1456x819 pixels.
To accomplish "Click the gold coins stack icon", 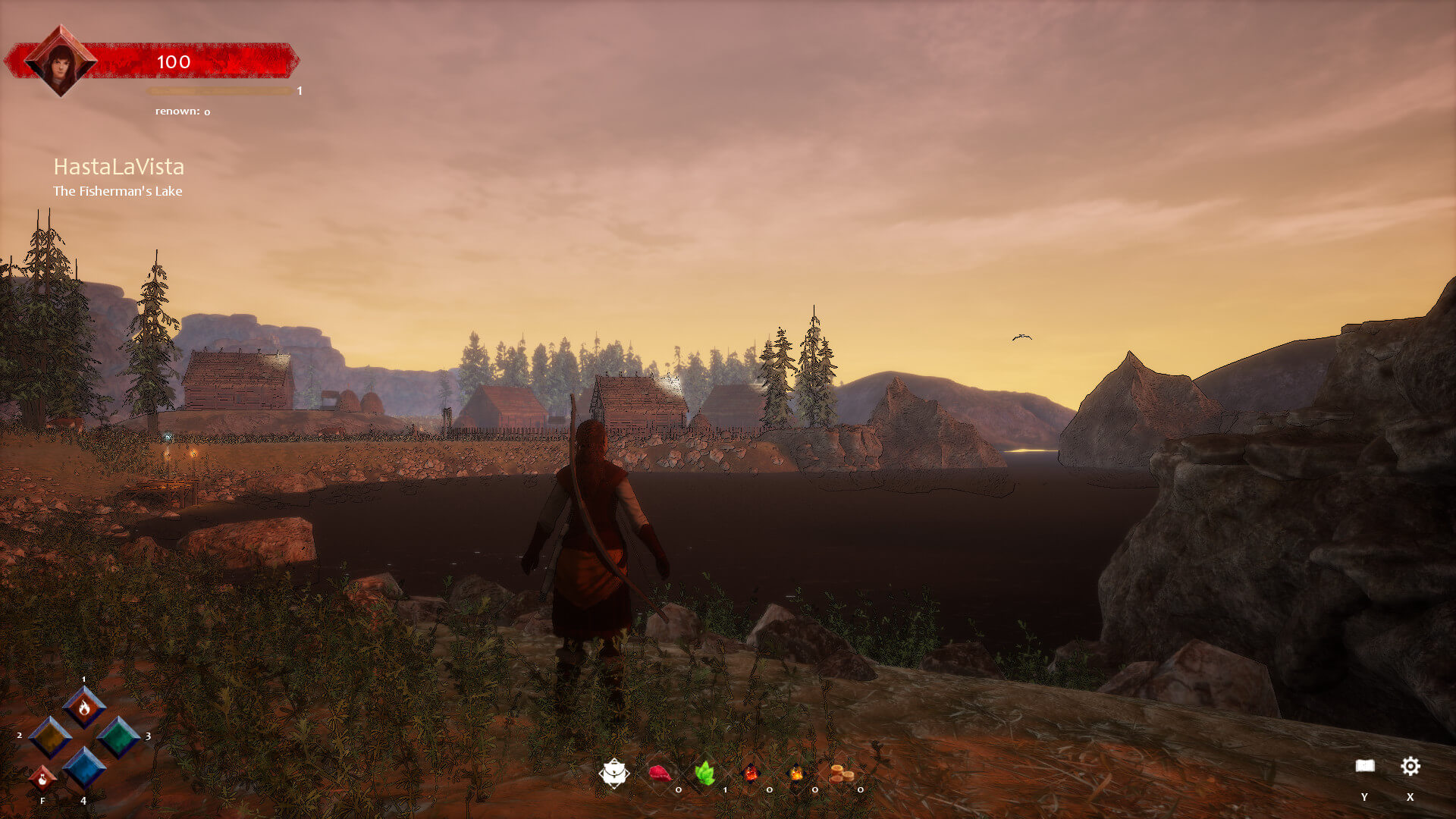I will tap(842, 773).
